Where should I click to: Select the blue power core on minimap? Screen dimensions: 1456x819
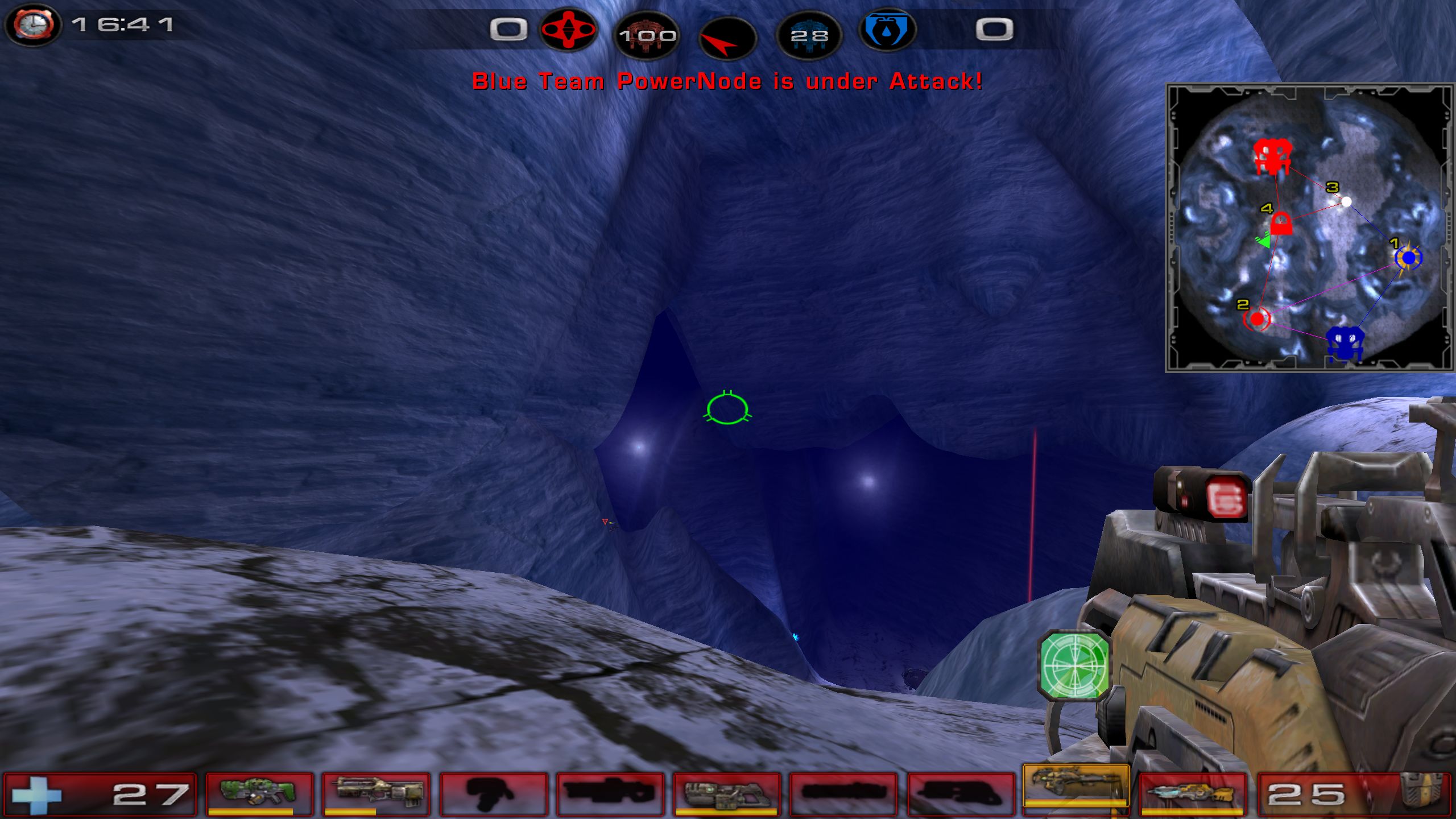pos(1345,343)
